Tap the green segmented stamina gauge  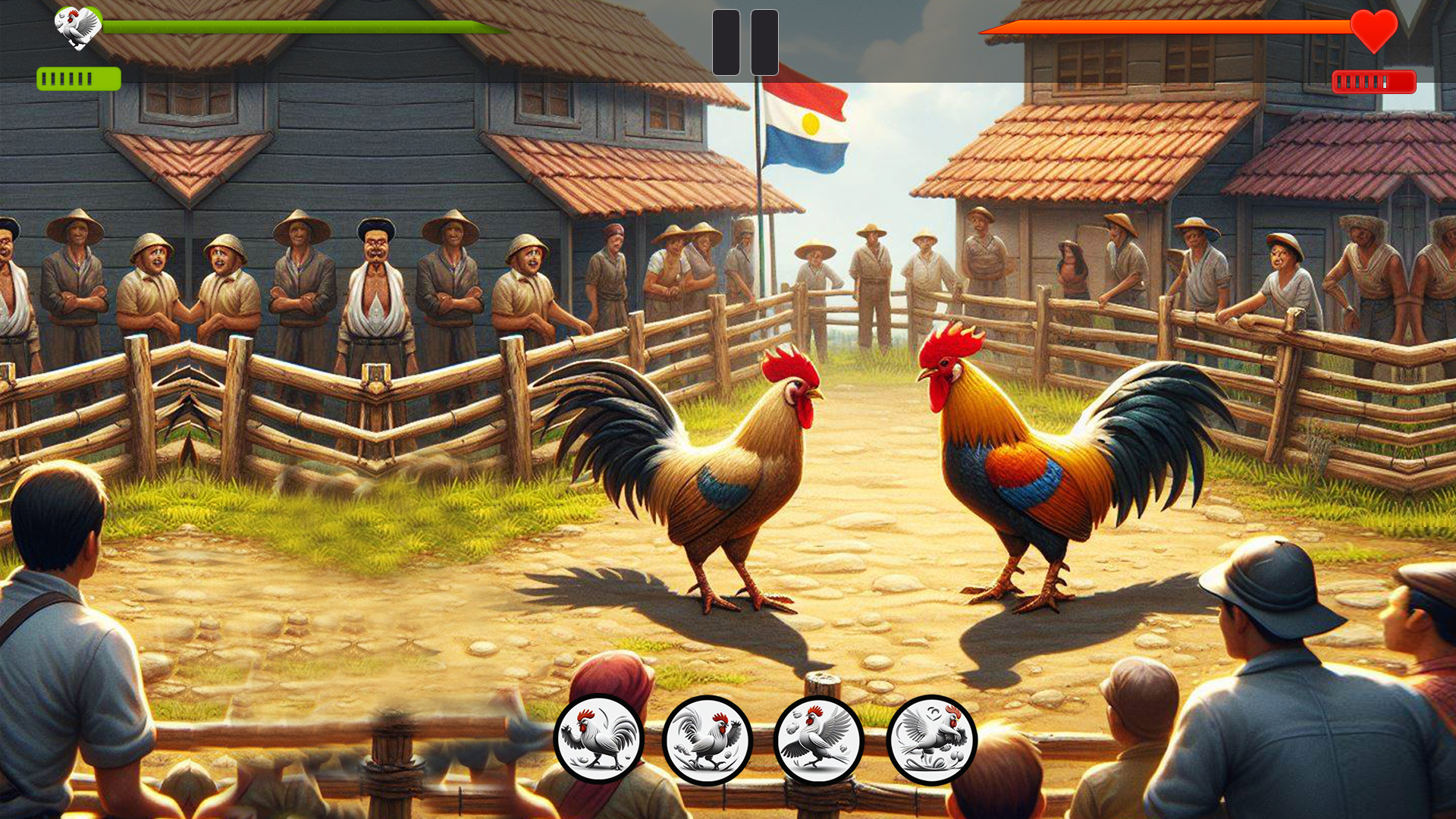click(78, 77)
